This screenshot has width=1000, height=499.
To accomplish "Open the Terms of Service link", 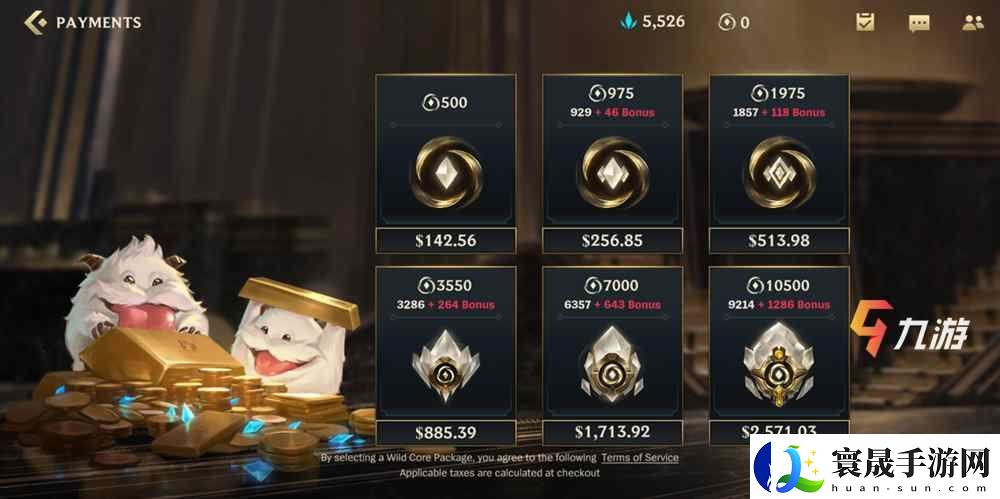I will point(640,457).
